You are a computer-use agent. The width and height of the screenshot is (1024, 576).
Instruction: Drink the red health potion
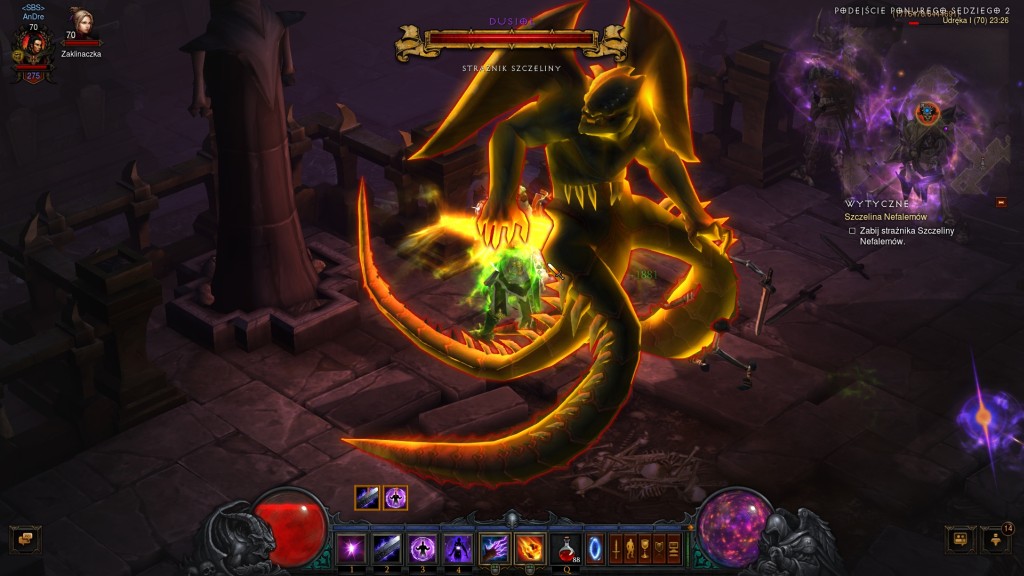pyautogui.click(x=567, y=547)
